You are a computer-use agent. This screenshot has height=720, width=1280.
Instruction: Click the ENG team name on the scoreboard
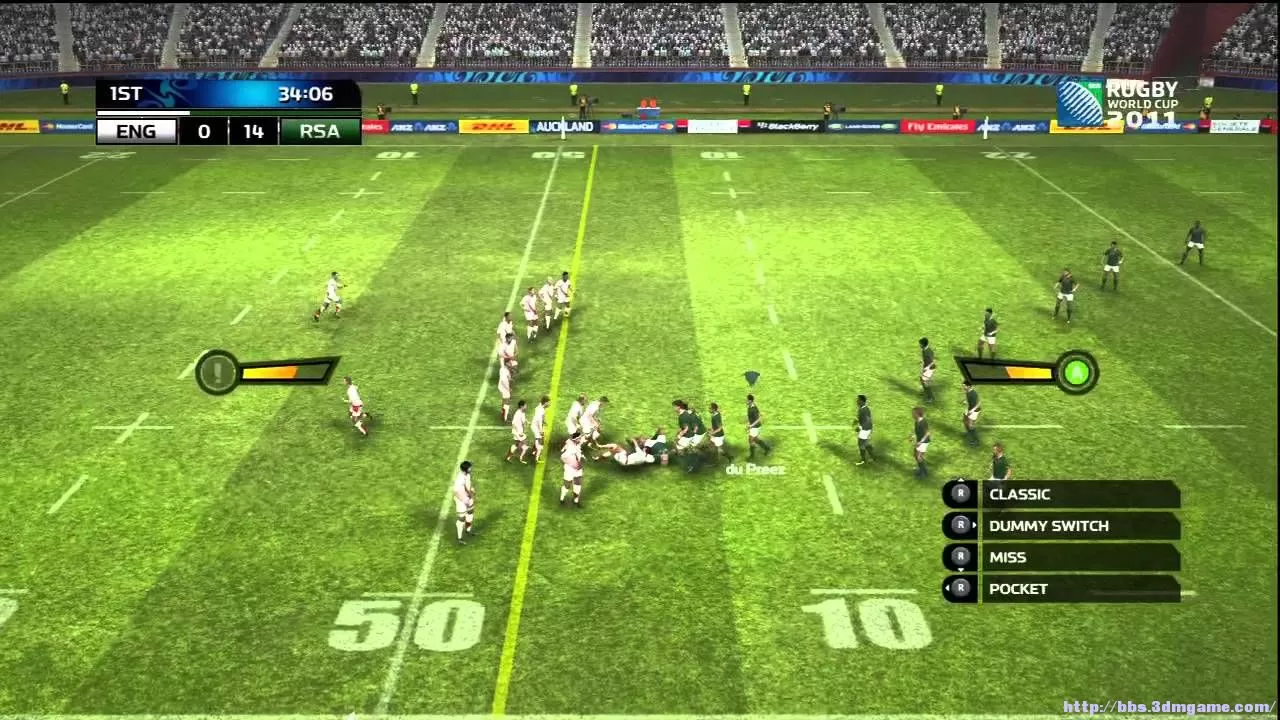click(x=136, y=131)
